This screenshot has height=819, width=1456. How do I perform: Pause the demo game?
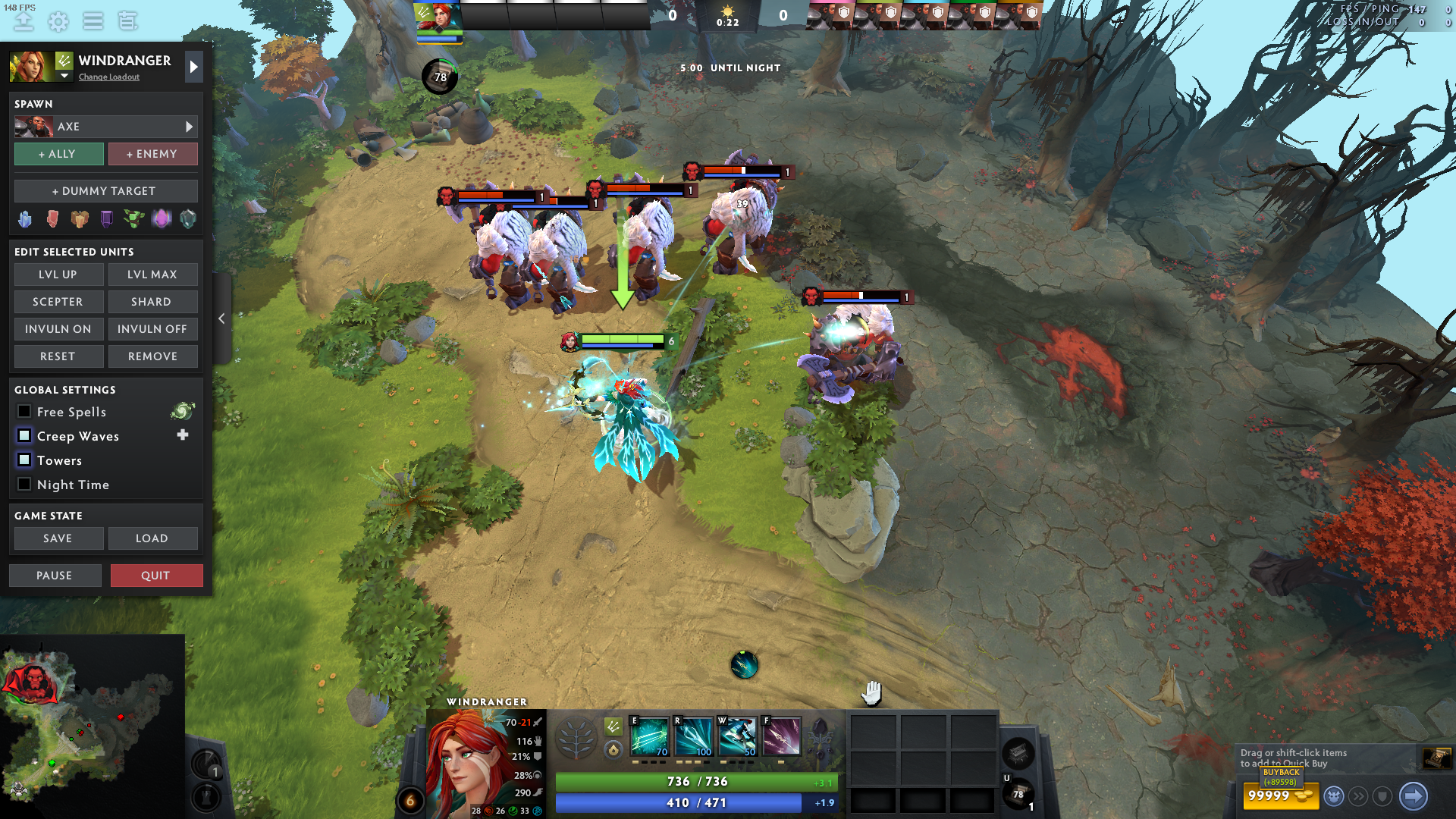(55, 576)
